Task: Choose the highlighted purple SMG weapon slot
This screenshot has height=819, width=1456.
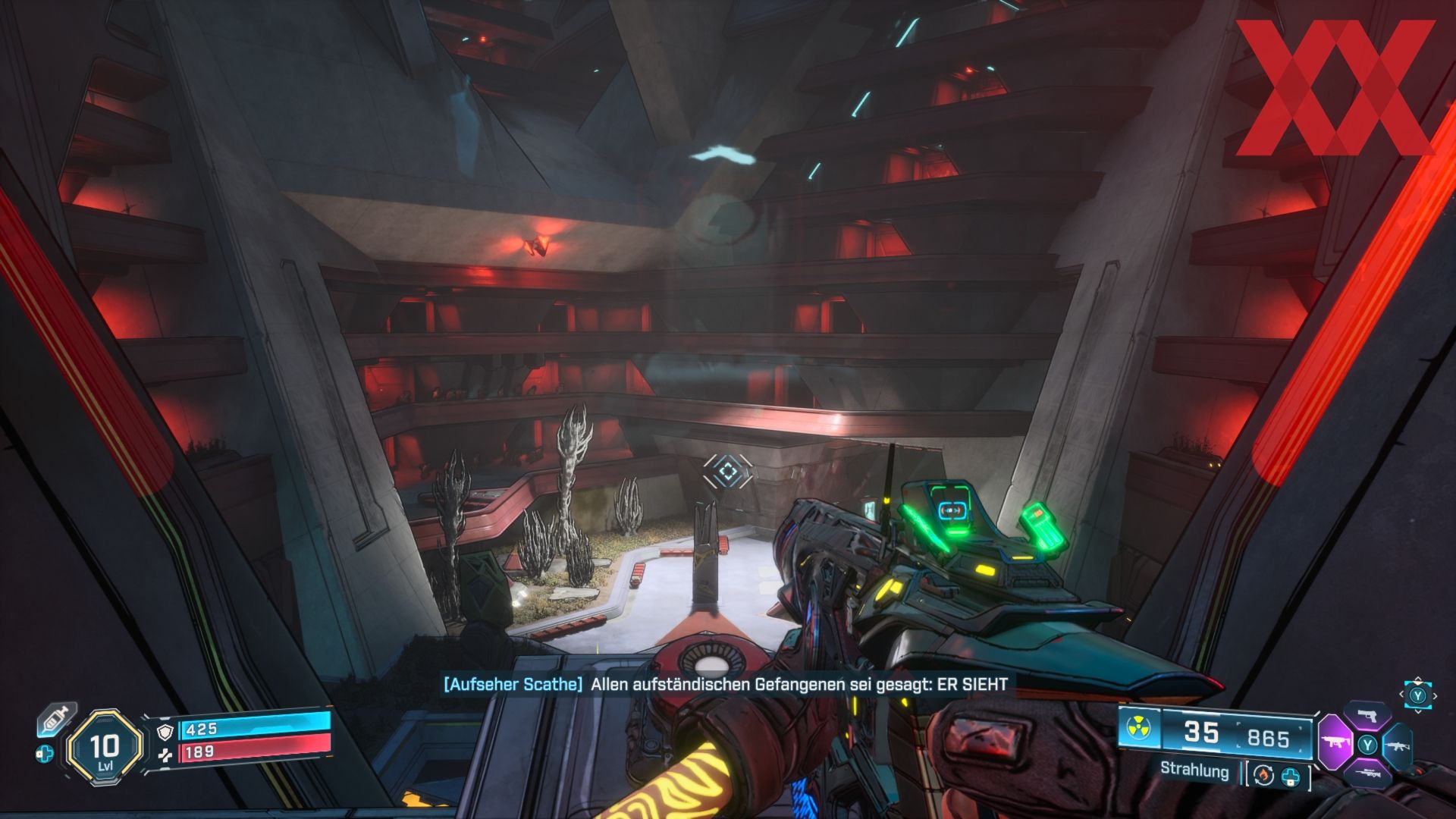Action: pyautogui.click(x=1335, y=743)
